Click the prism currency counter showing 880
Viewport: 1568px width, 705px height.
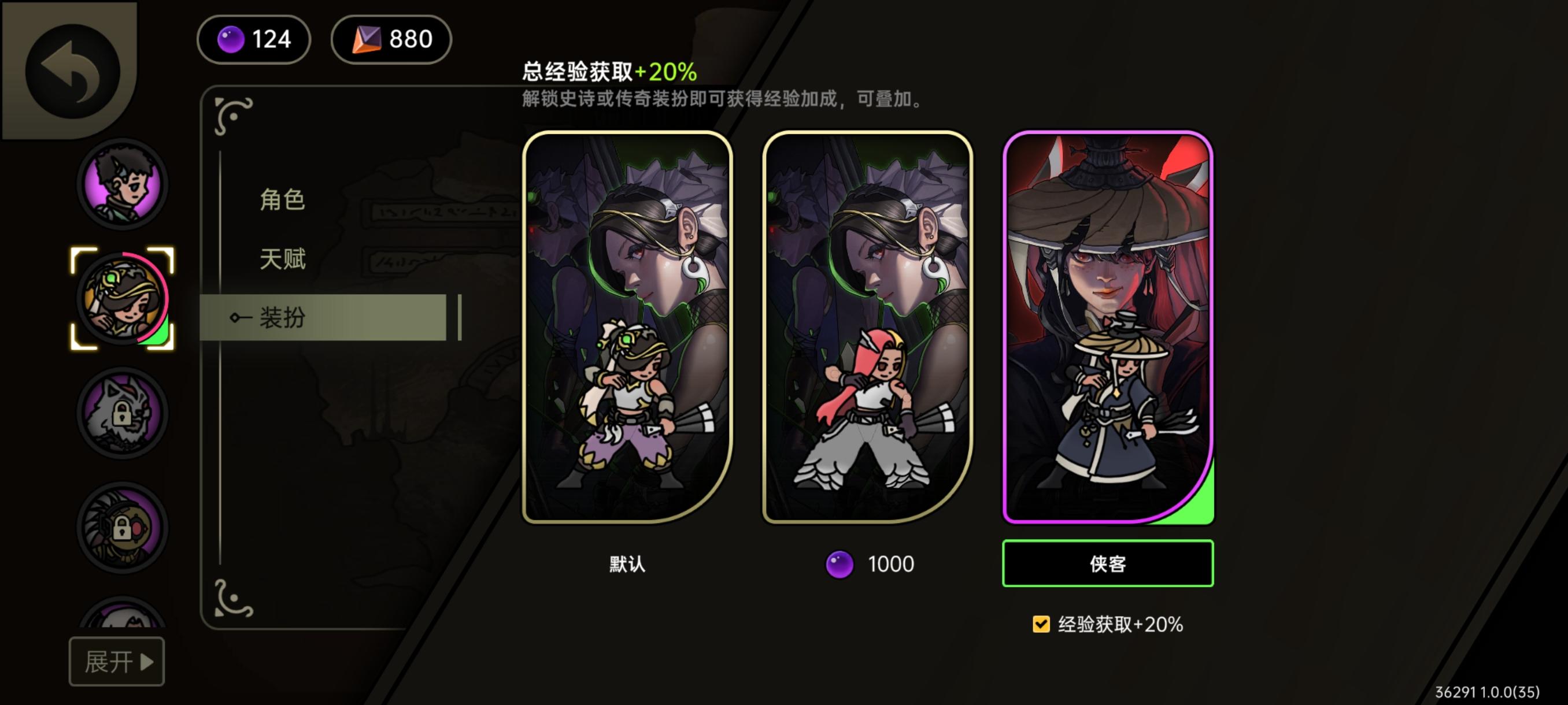(391, 39)
